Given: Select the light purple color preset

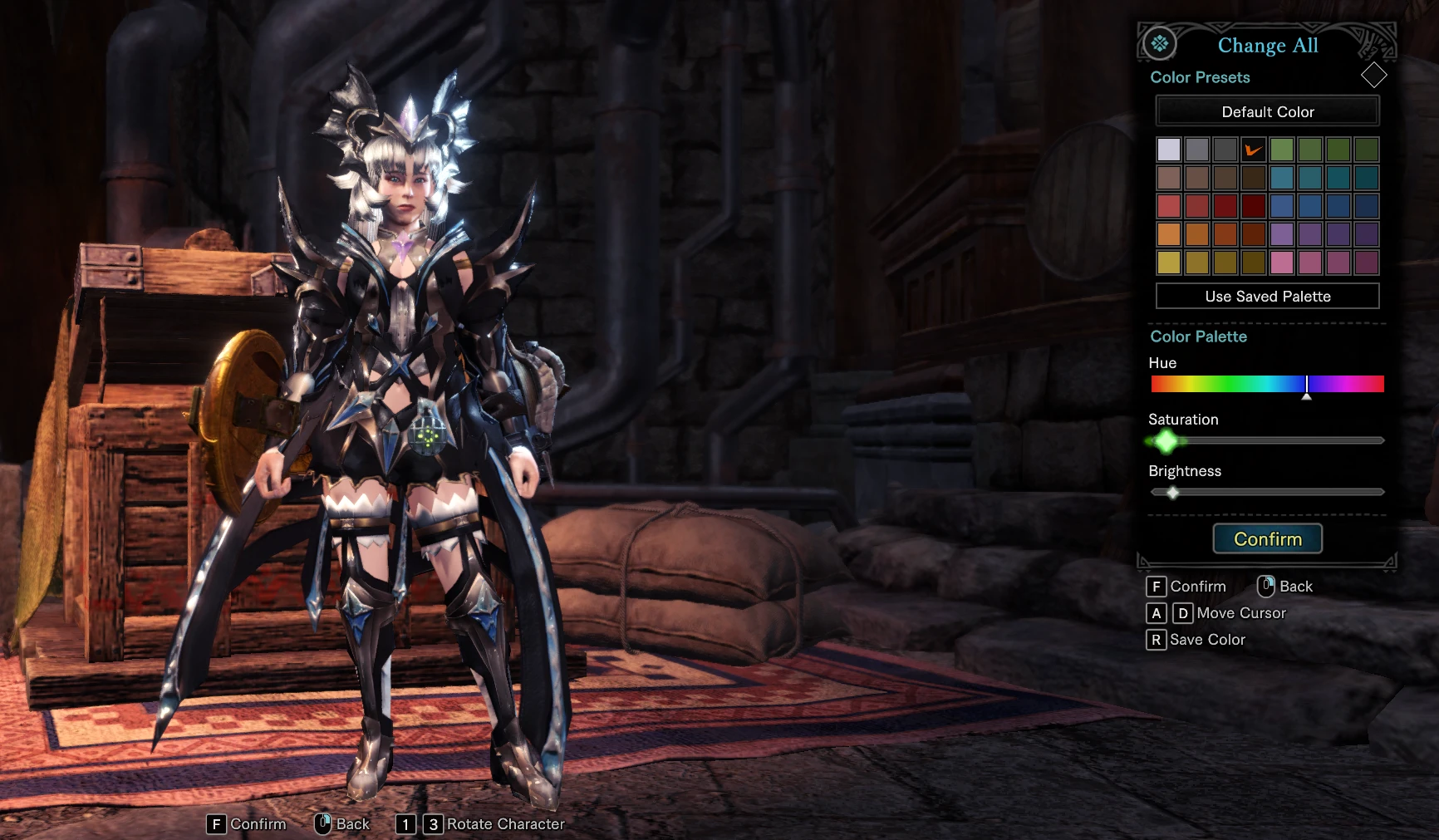Looking at the screenshot, I should 1282,234.
